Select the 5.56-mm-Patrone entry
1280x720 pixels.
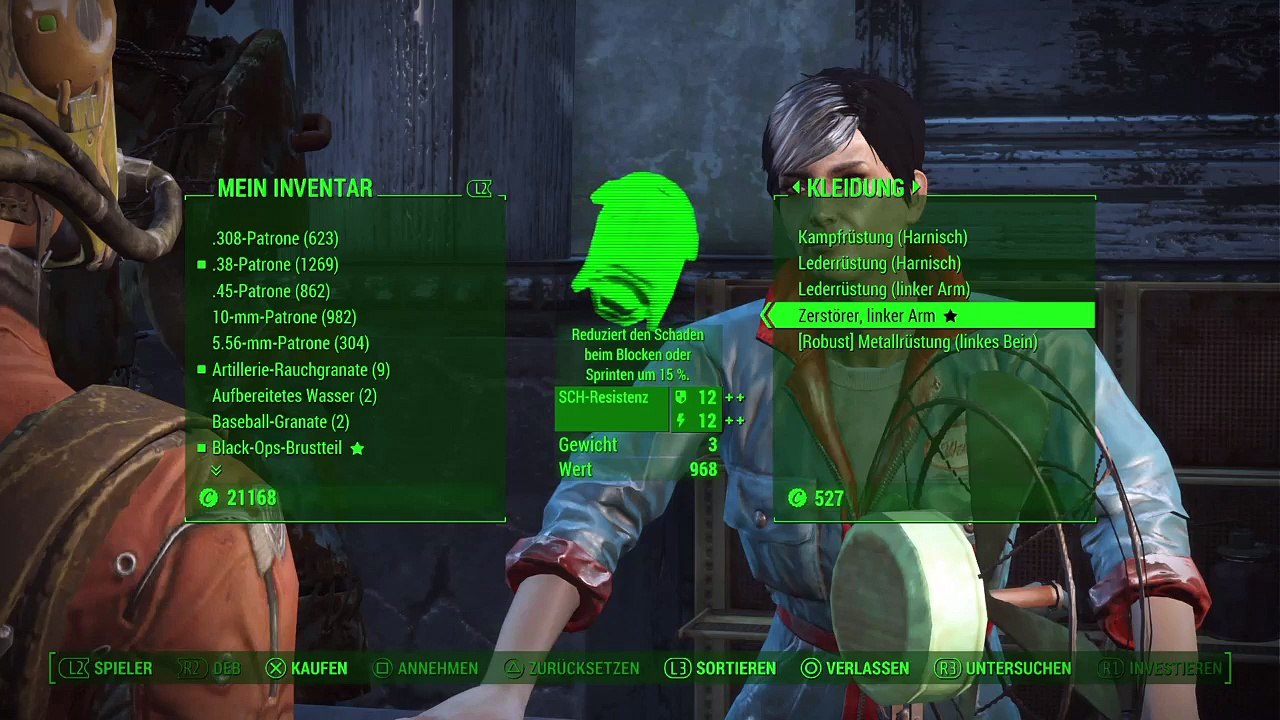(290, 343)
